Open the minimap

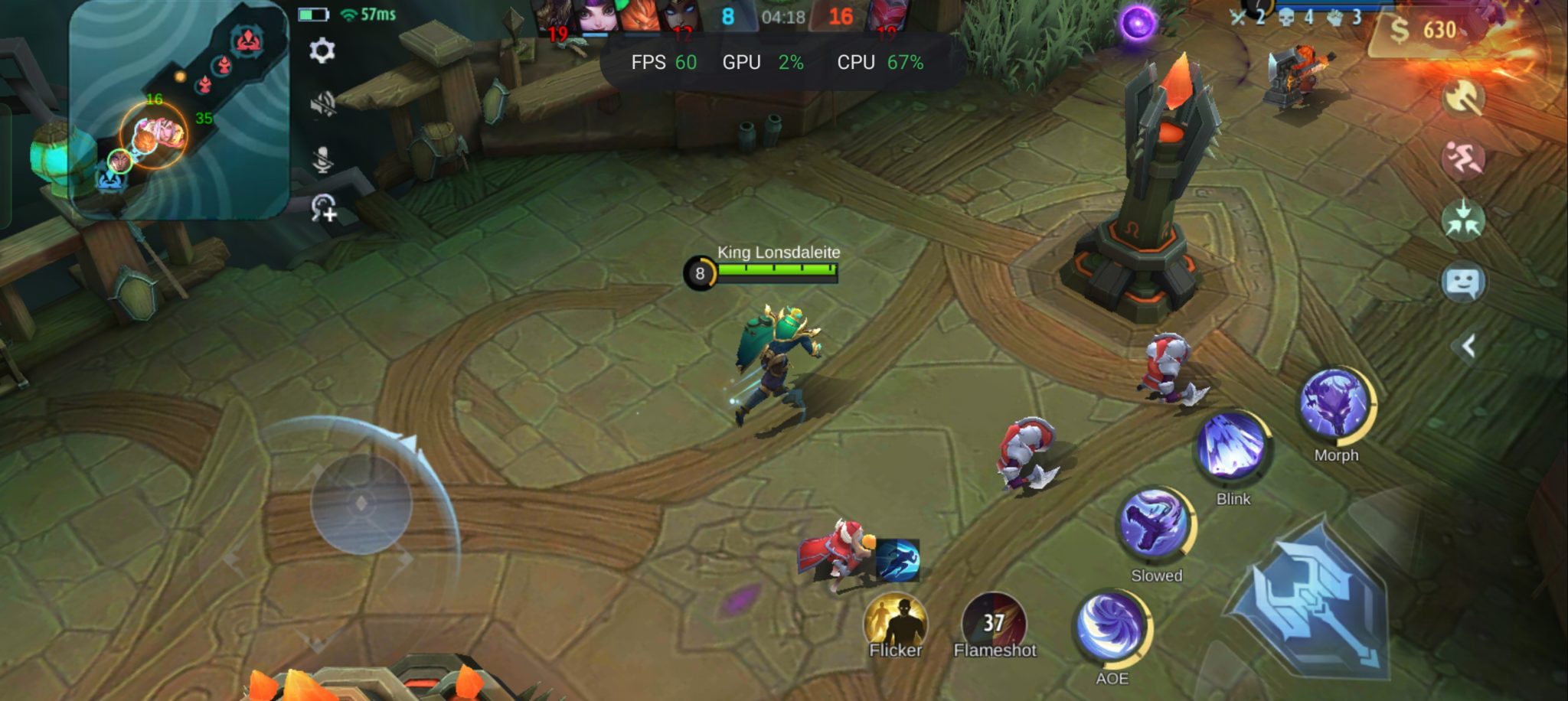coord(178,111)
